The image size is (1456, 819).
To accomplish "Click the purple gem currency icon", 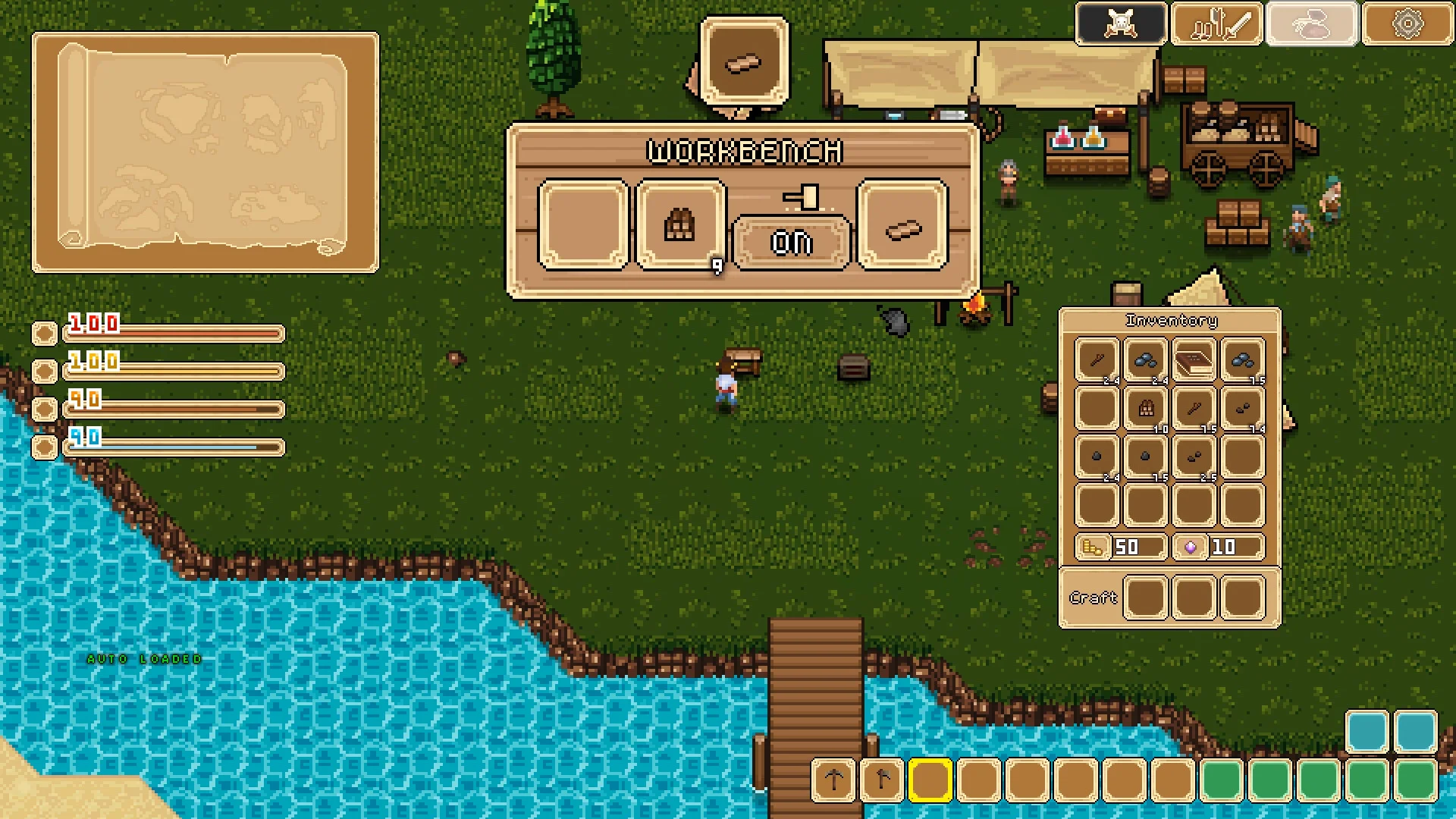I will [1191, 547].
